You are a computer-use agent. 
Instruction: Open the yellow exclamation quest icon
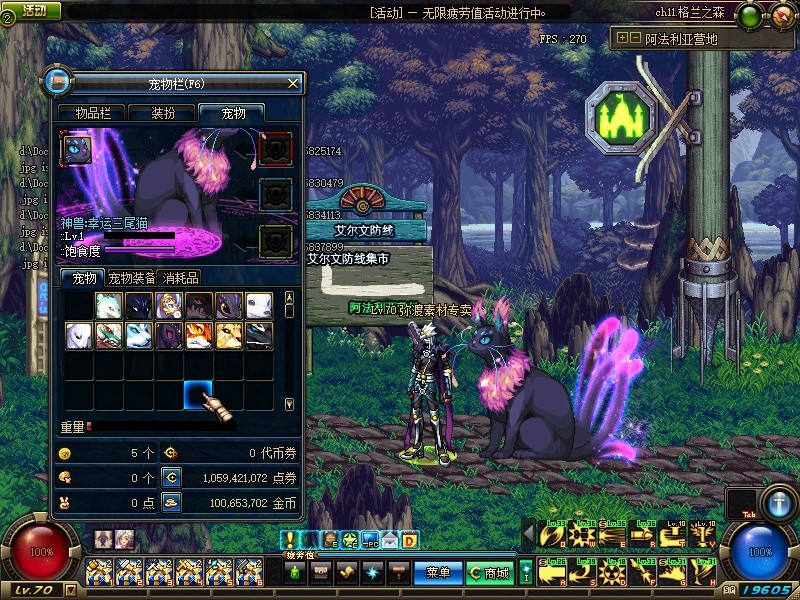290,540
